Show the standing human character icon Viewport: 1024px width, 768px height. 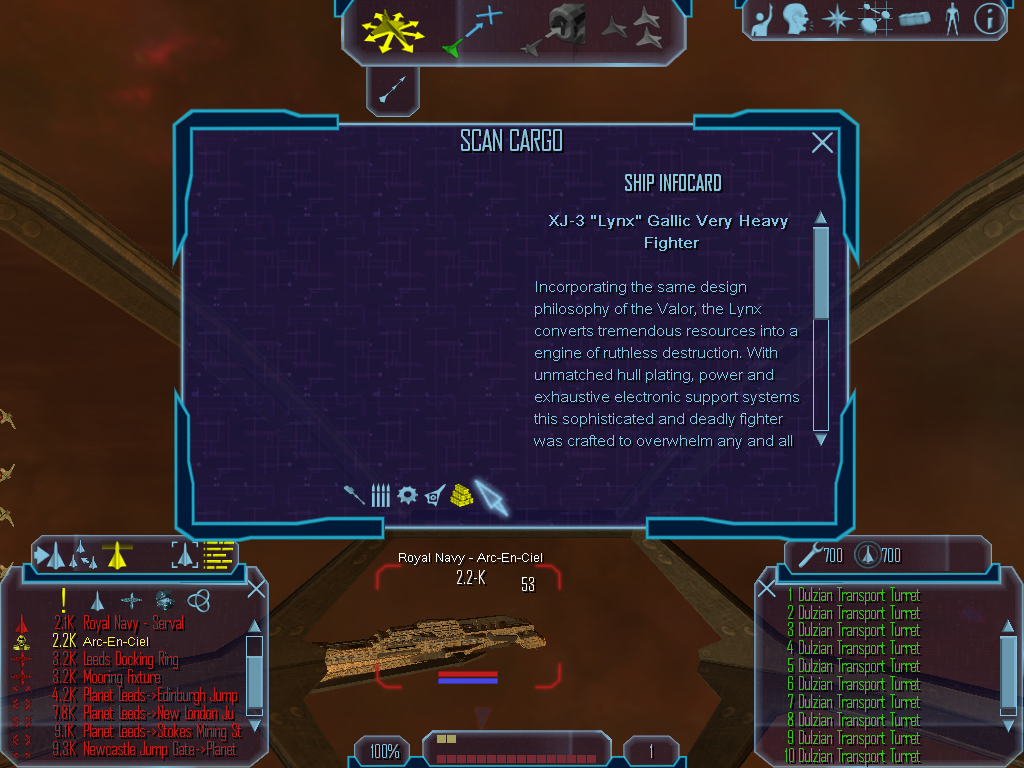pyautogui.click(x=951, y=18)
